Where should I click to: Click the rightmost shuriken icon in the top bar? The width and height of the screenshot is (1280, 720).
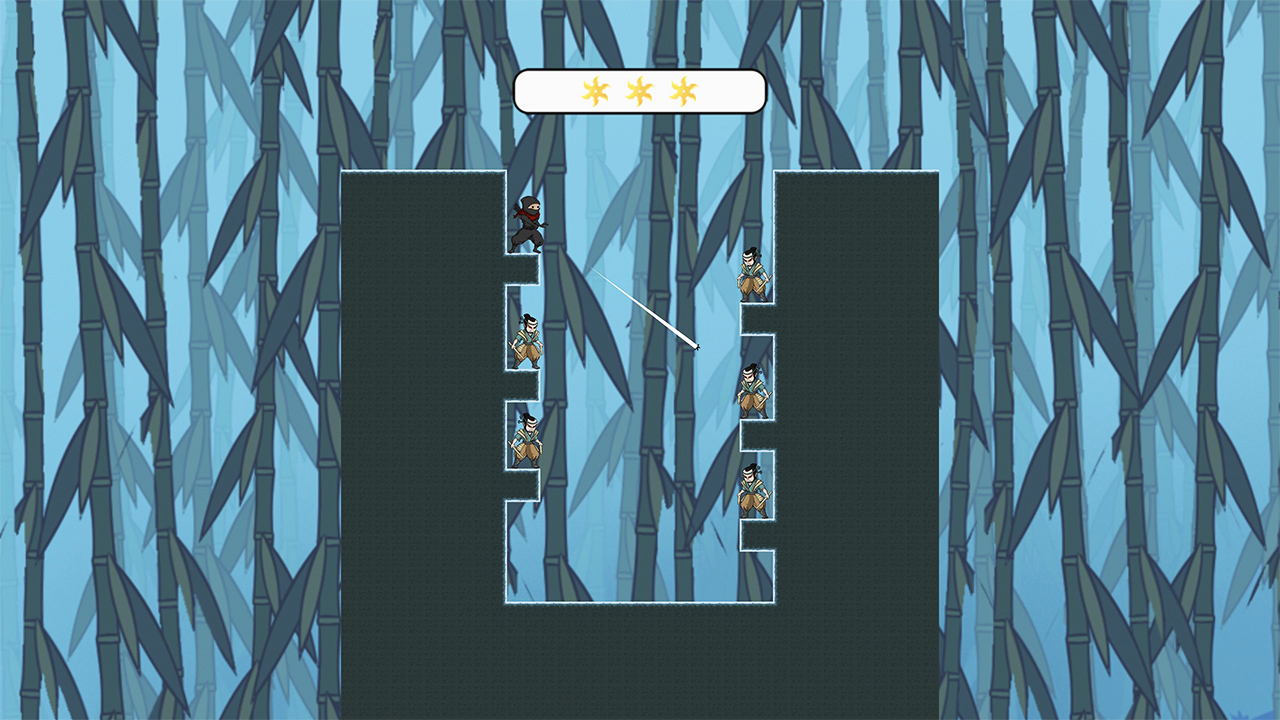[684, 90]
